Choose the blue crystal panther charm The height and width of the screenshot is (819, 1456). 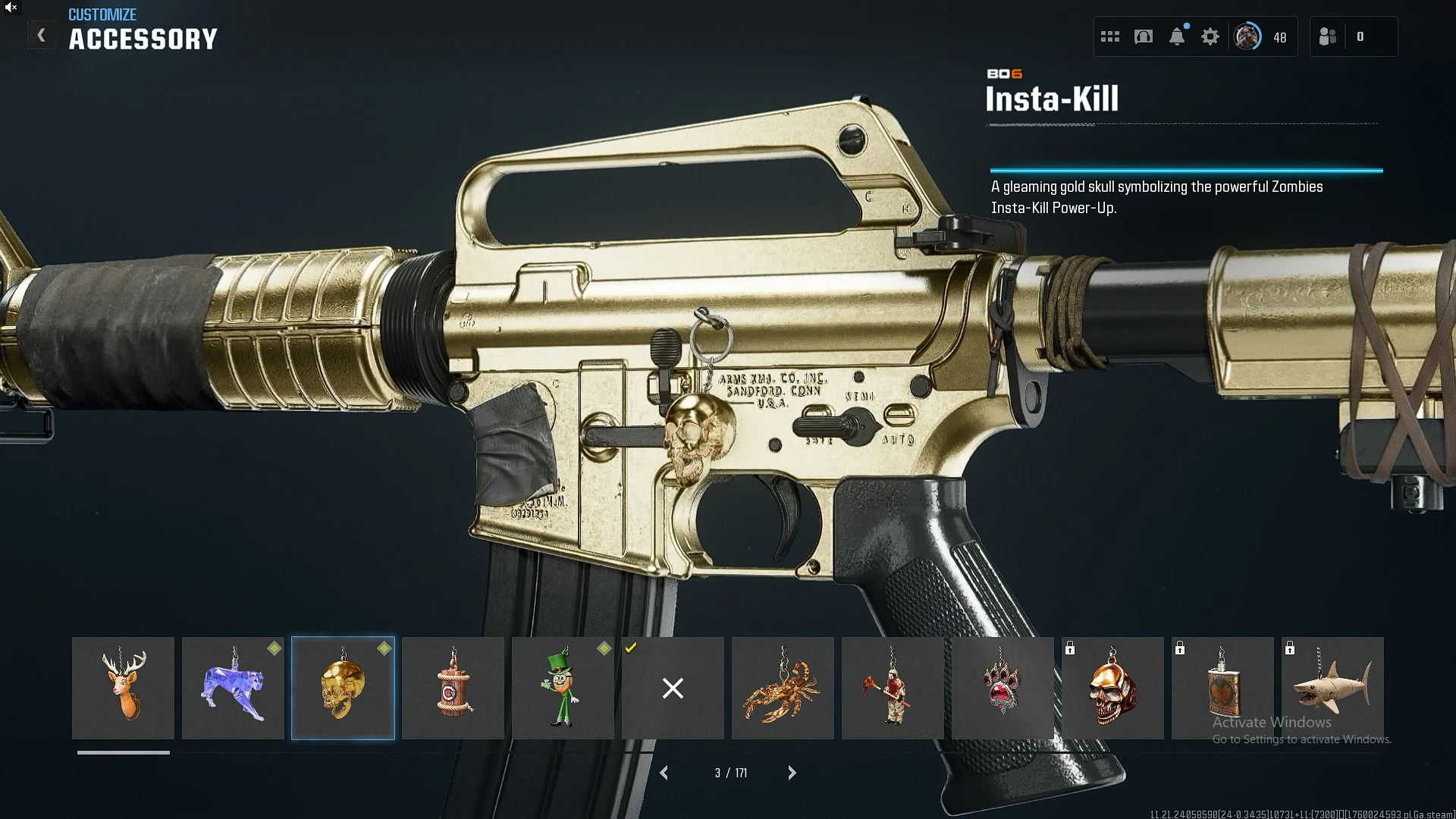click(233, 688)
